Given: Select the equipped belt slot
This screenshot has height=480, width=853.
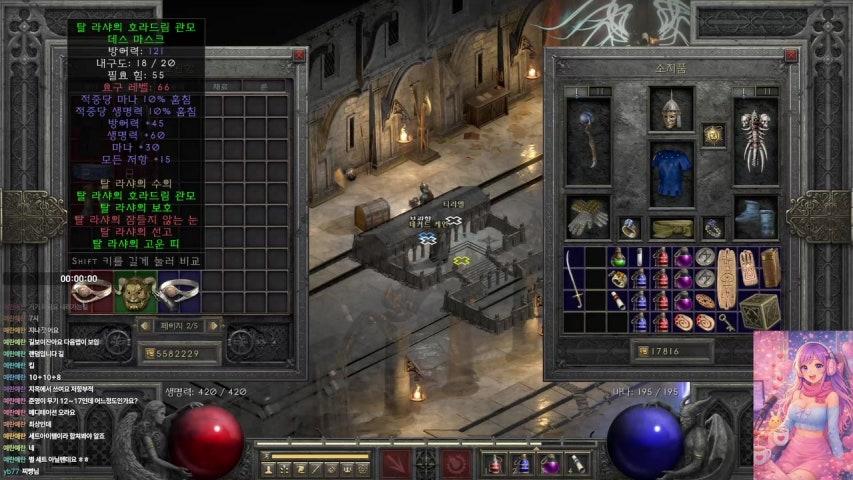Looking at the screenshot, I should tap(671, 228).
